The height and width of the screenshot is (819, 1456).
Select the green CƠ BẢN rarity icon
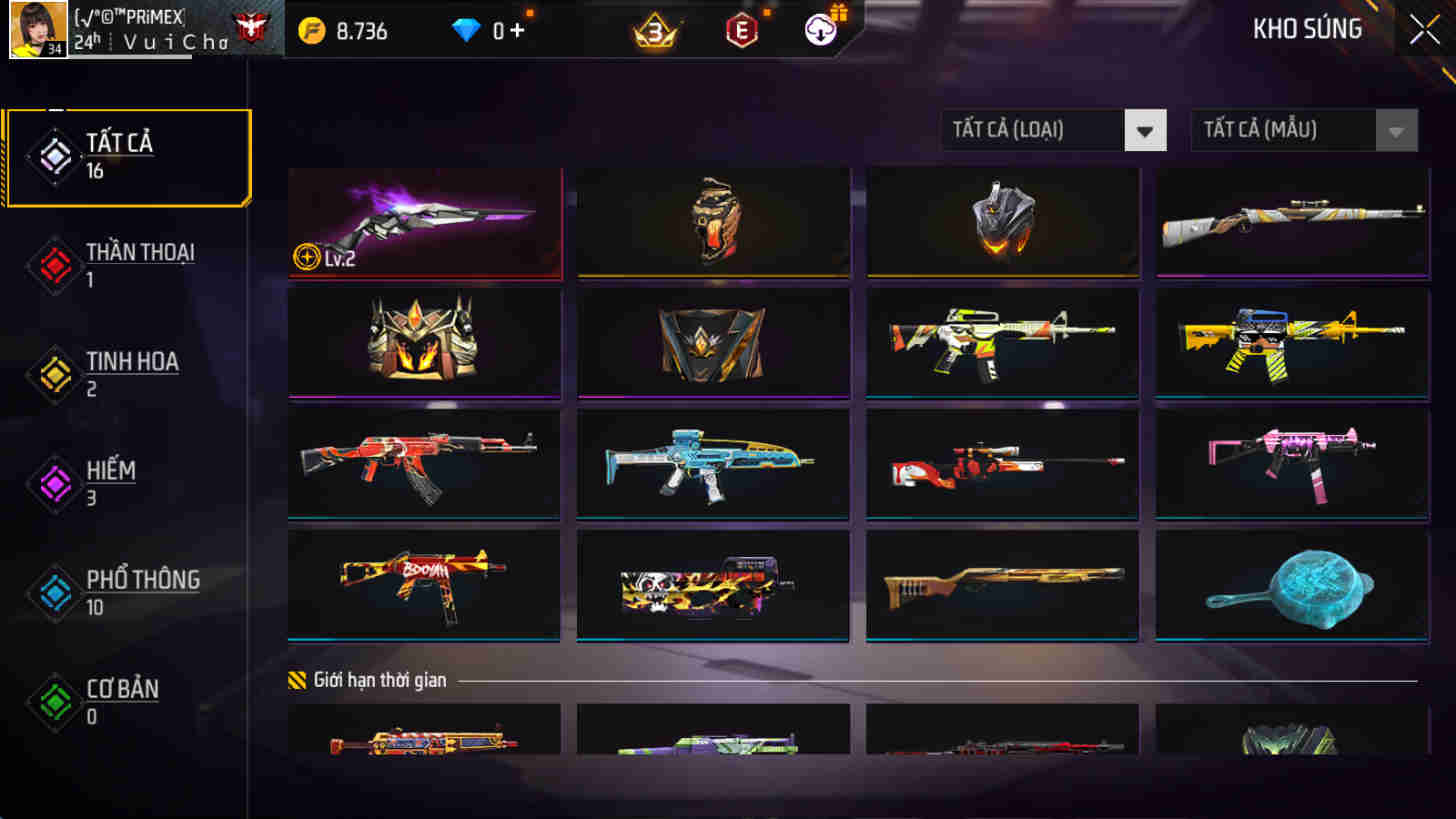coord(55,699)
